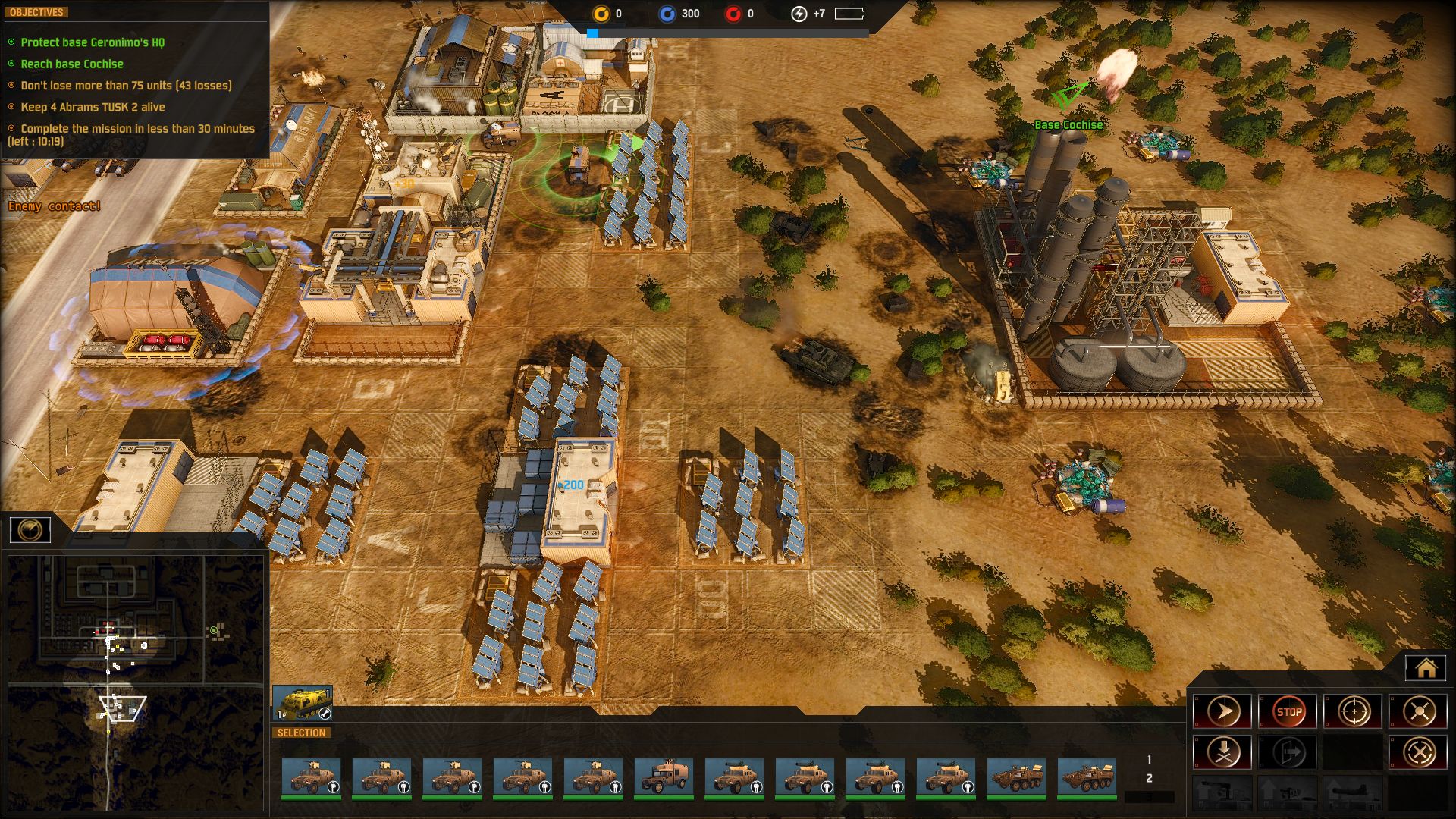Open the home base button
The height and width of the screenshot is (819, 1456).
1426,668
